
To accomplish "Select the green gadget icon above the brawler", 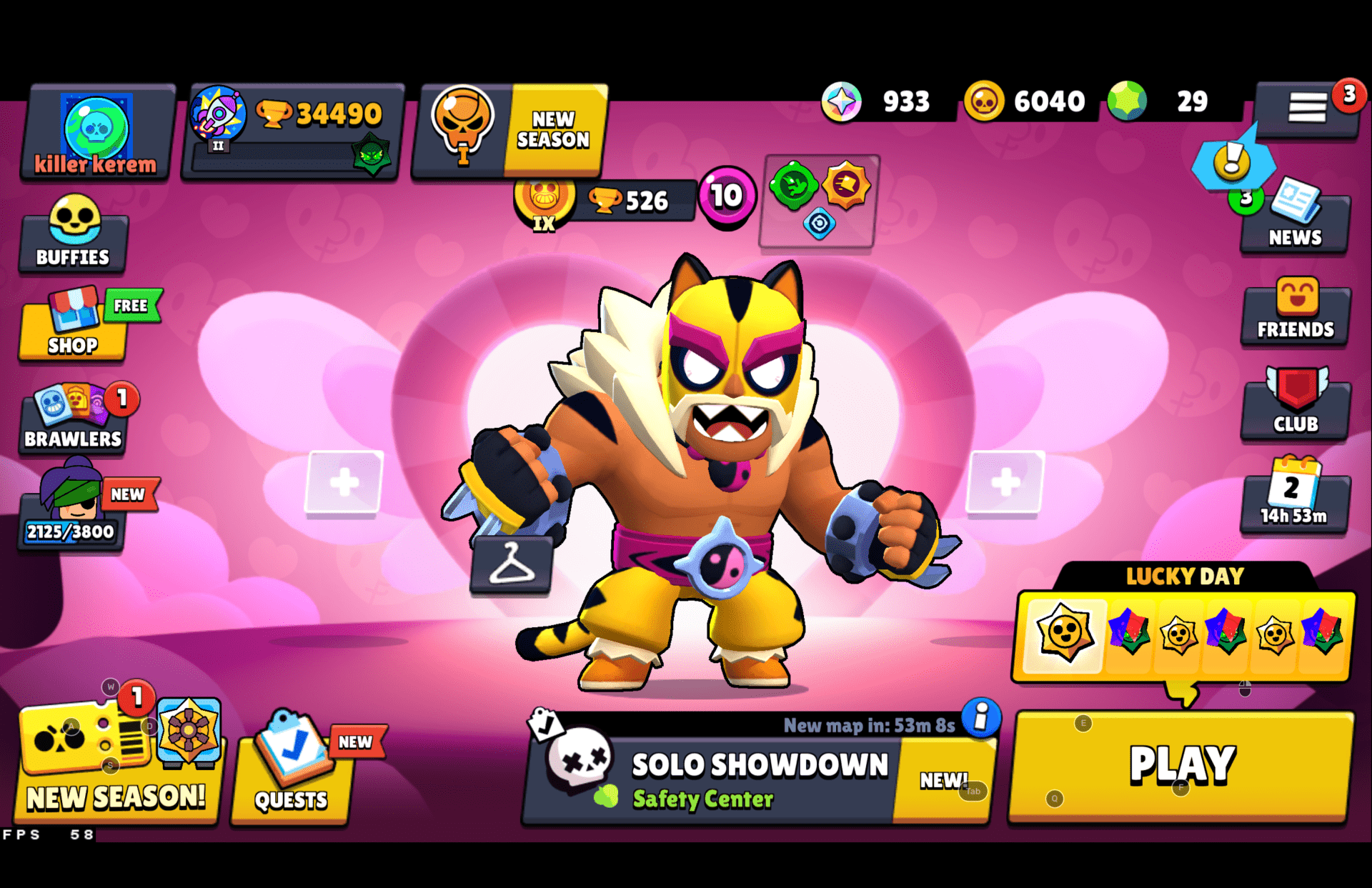I will (x=792, y=184).
